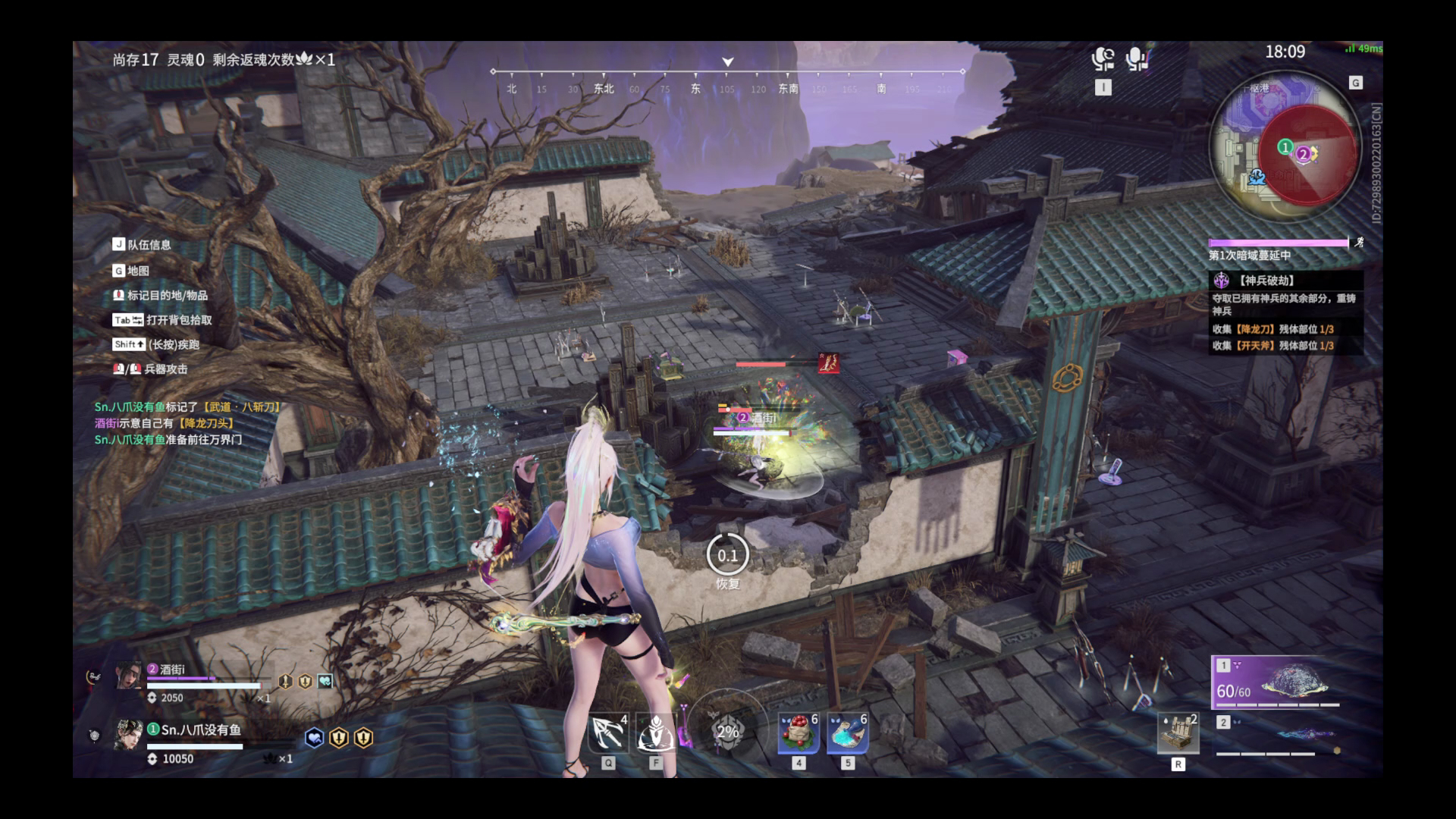Activate the F ultimate skill icon
The height and width of the screenshot is (819, 1456).
pyautogui.click(x=656, y=734)
